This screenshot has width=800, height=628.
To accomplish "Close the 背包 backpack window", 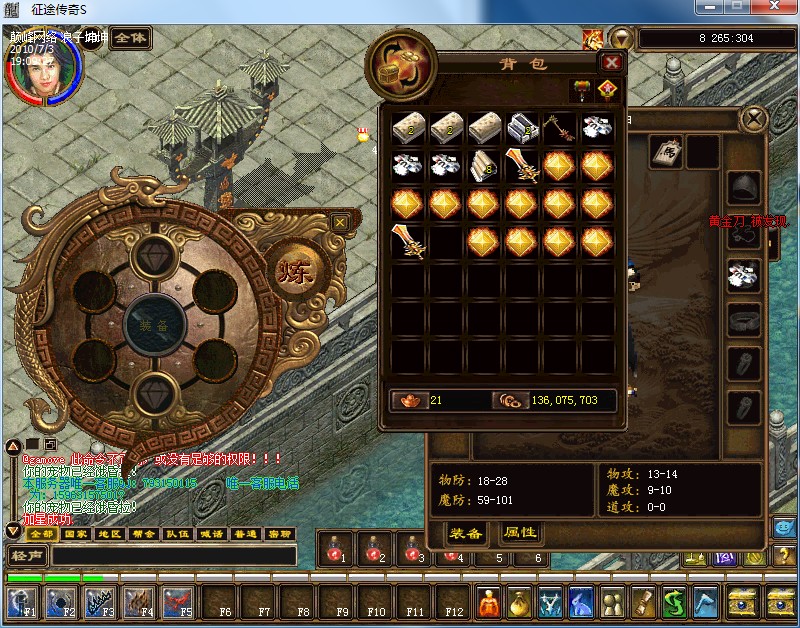I will click(612, 62).
